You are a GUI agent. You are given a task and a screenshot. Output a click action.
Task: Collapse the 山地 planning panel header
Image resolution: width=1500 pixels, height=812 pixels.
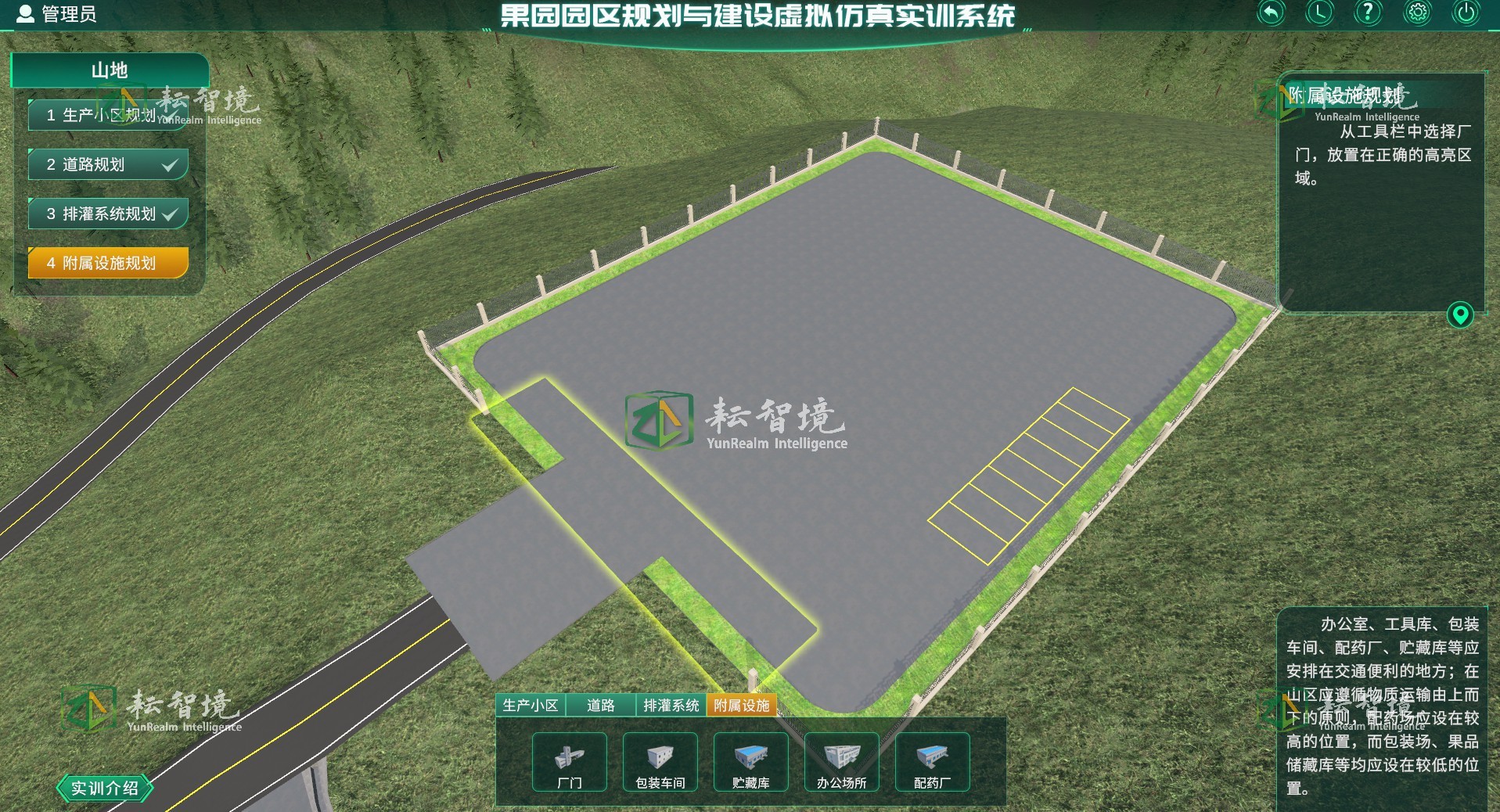pos(110,70)
